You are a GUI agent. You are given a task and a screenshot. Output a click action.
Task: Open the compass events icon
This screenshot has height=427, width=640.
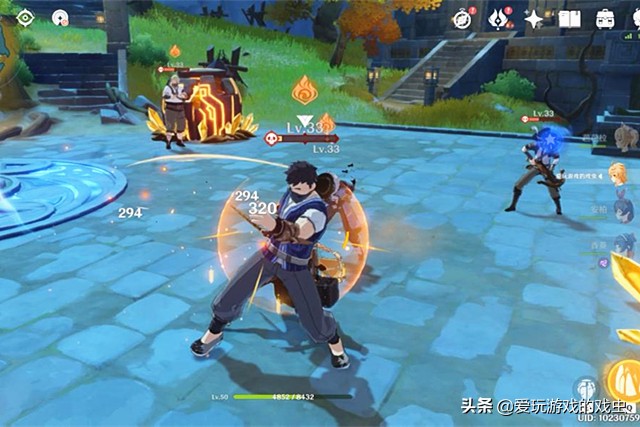pyautogui.click(x=461, y=18)
